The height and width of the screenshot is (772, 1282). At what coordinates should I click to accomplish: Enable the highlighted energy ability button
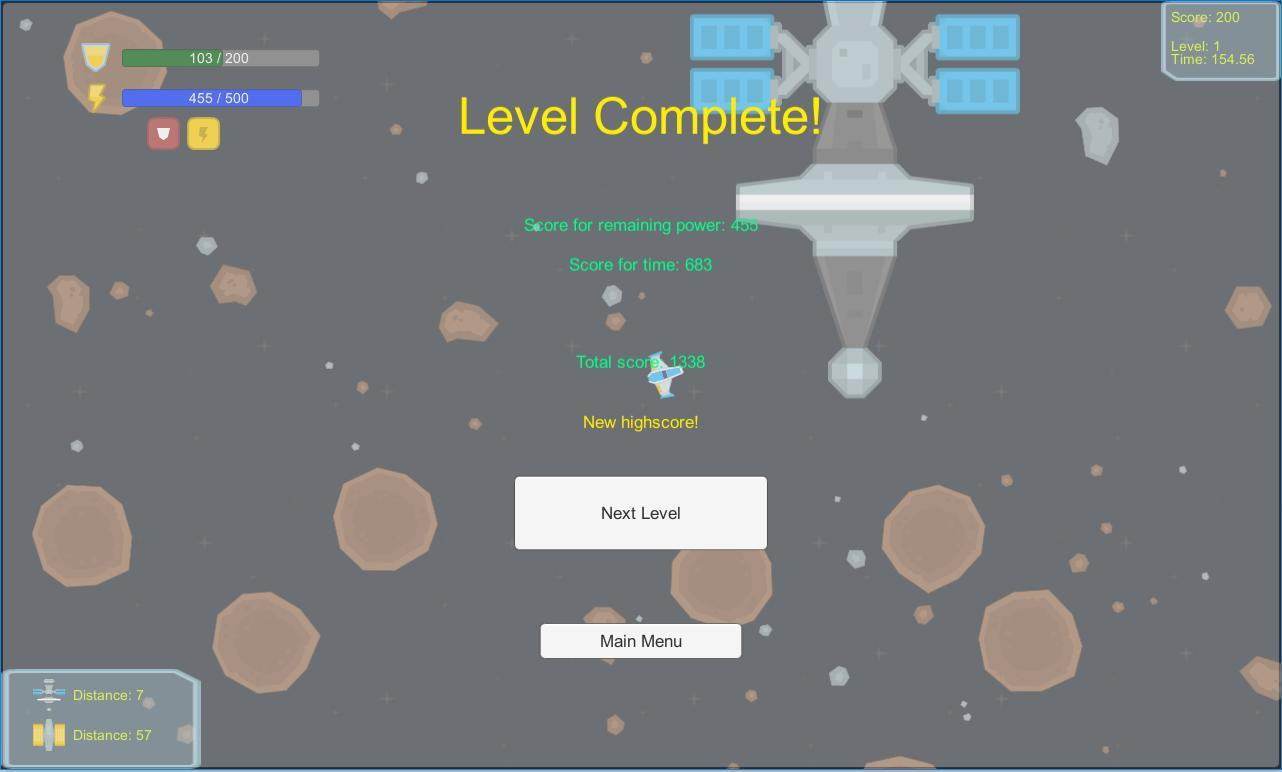[x=203, y=133]
